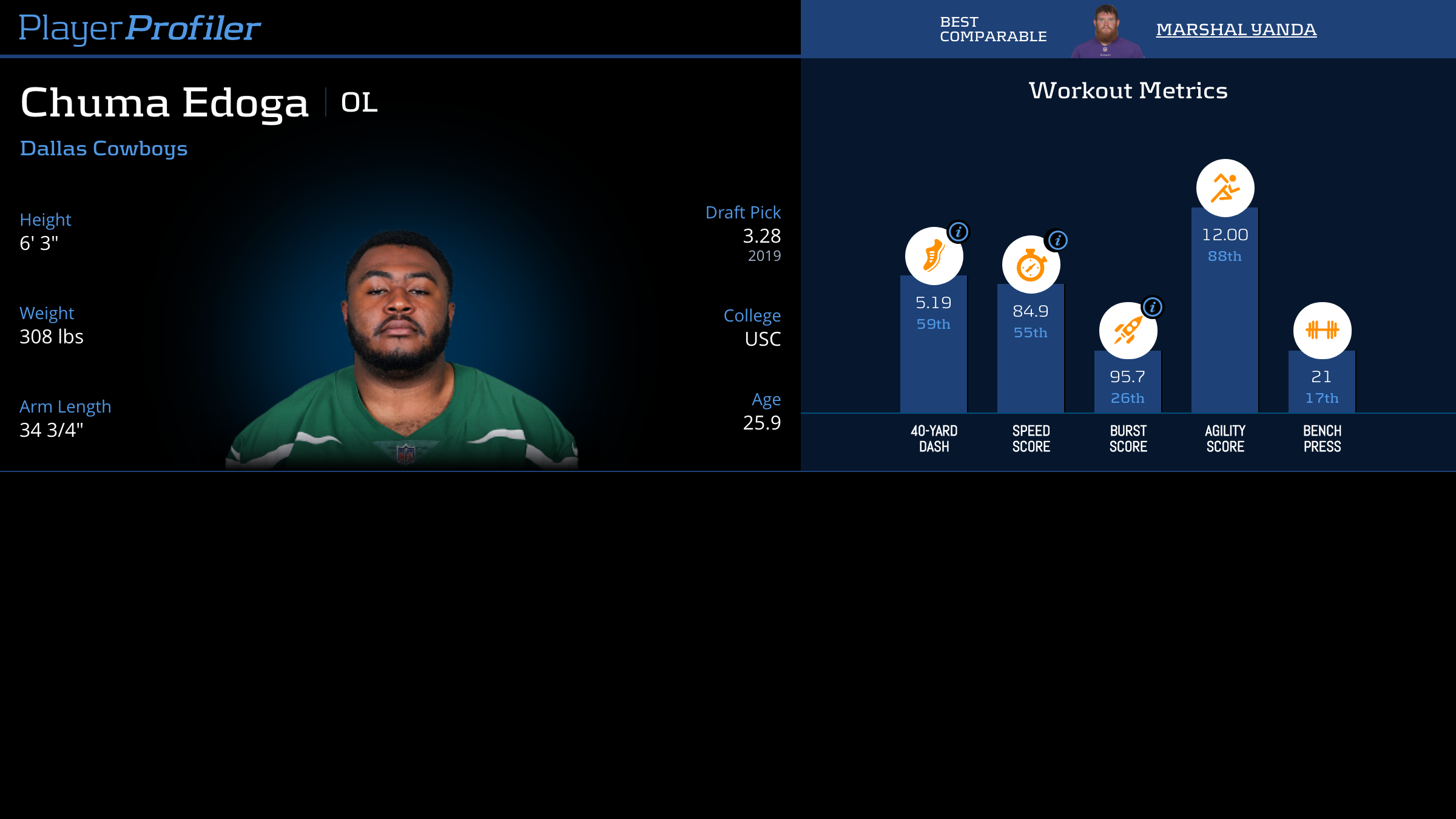Click Marshal Yanda's headshot thumbnail
The width and height of the screenshot is (1456, 819).
(1107, 32)
